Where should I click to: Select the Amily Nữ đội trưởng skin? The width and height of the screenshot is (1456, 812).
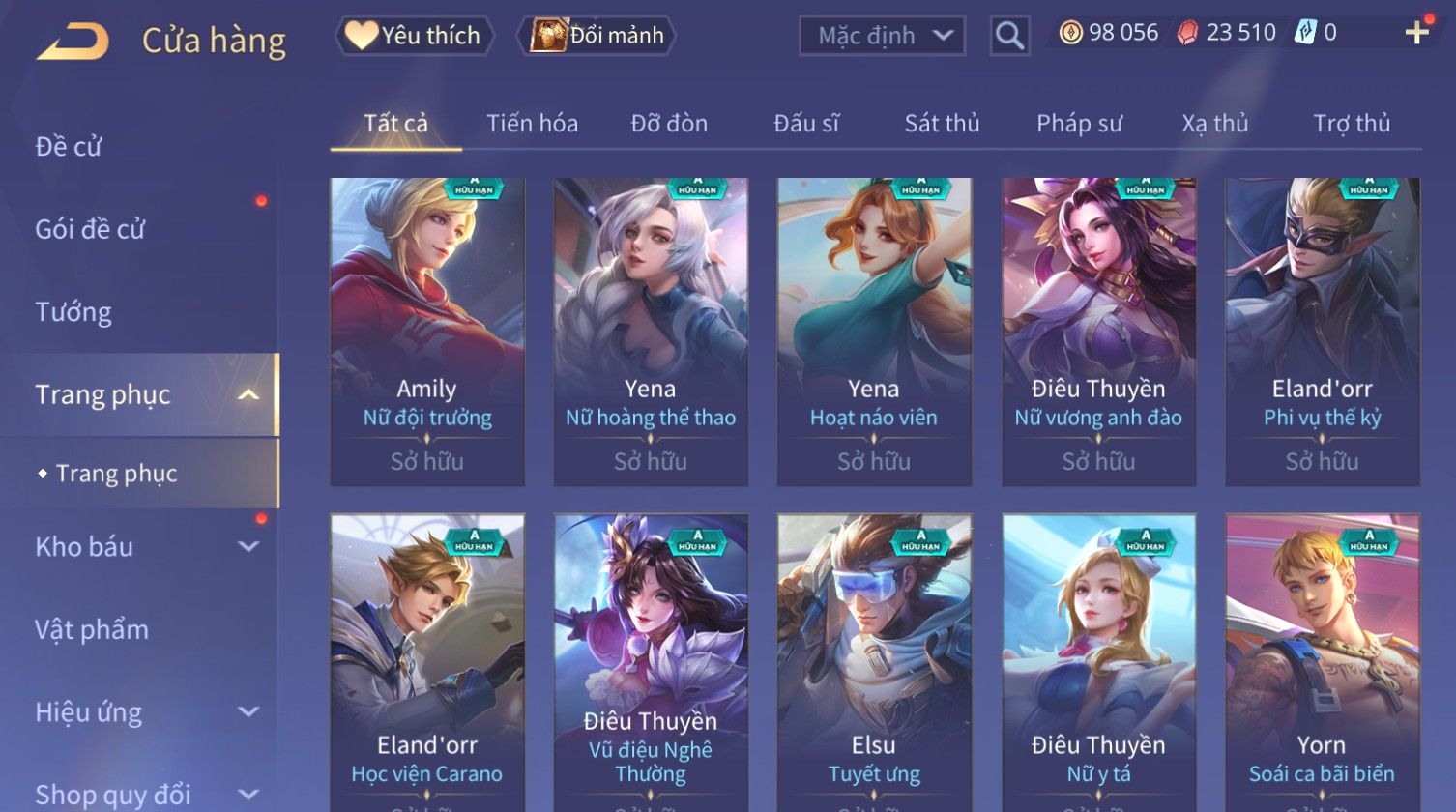pos(427,329)
